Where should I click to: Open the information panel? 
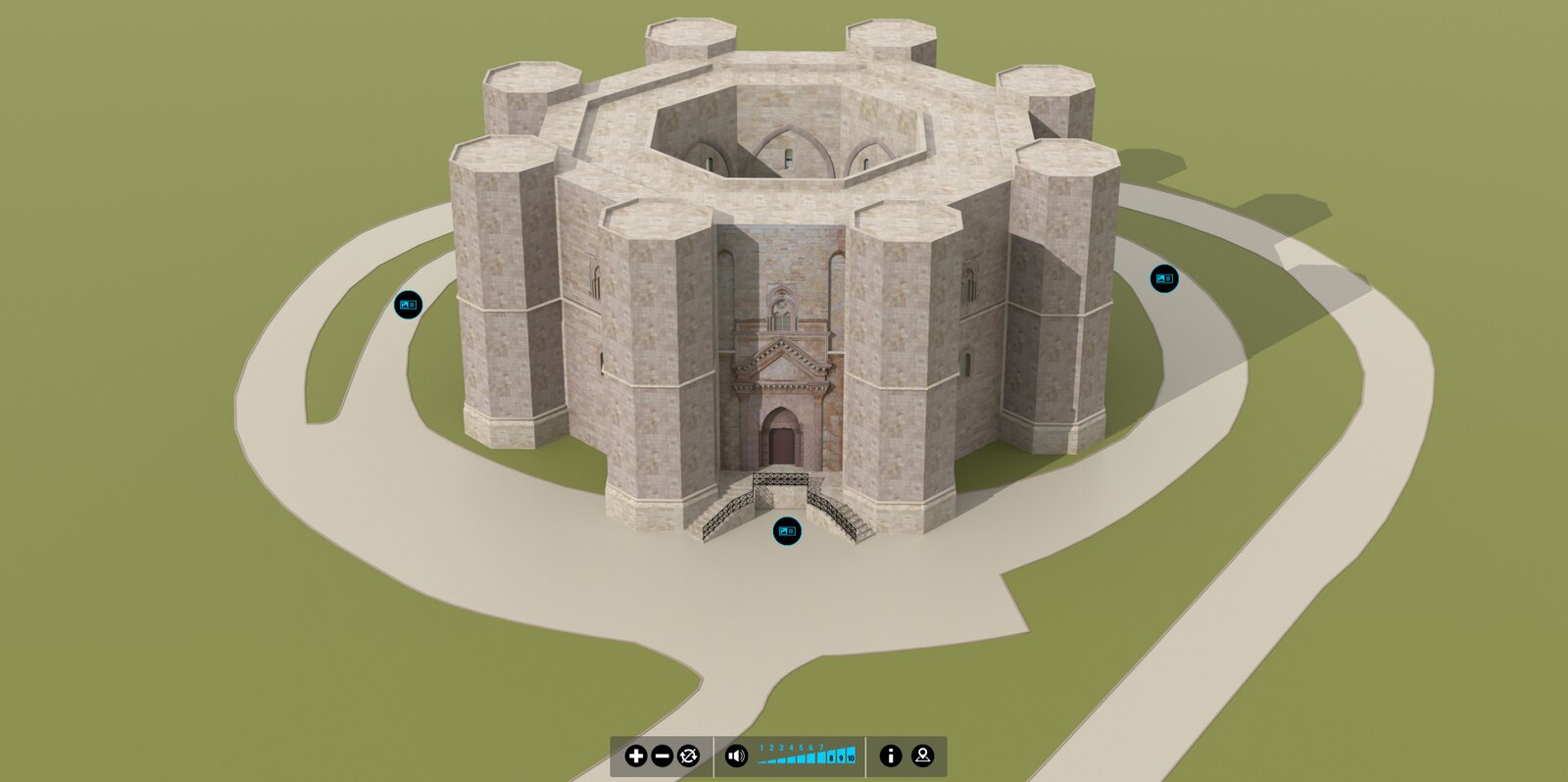click(890, 756)
